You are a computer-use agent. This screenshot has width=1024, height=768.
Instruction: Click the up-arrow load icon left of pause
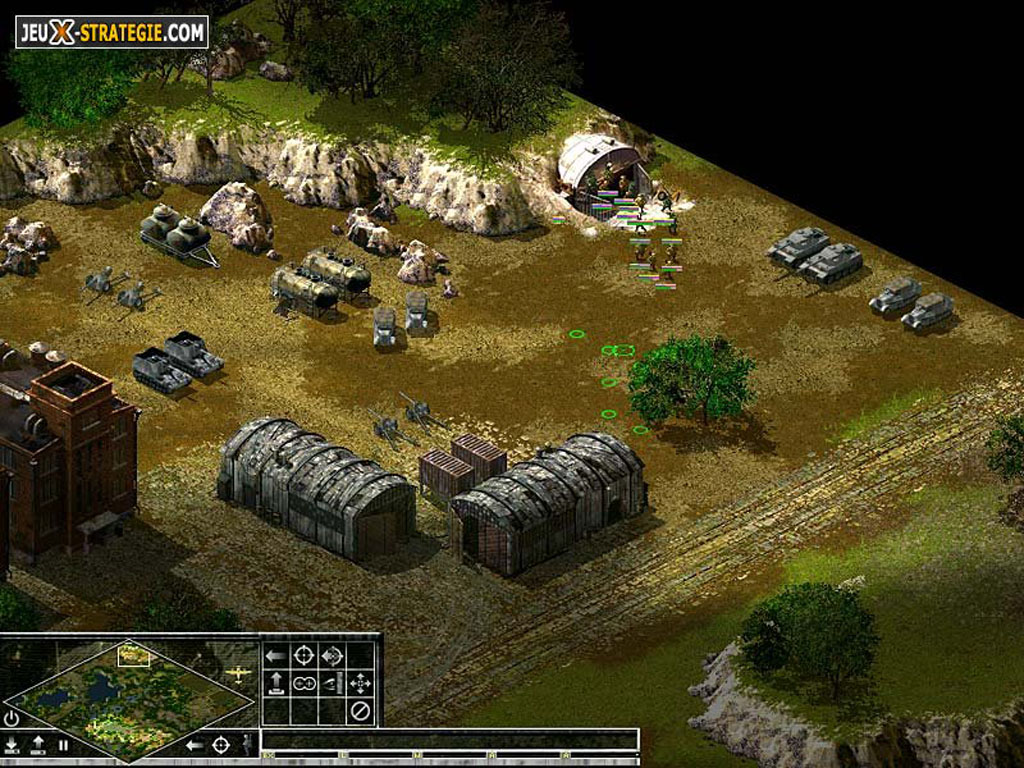(38, 745)
